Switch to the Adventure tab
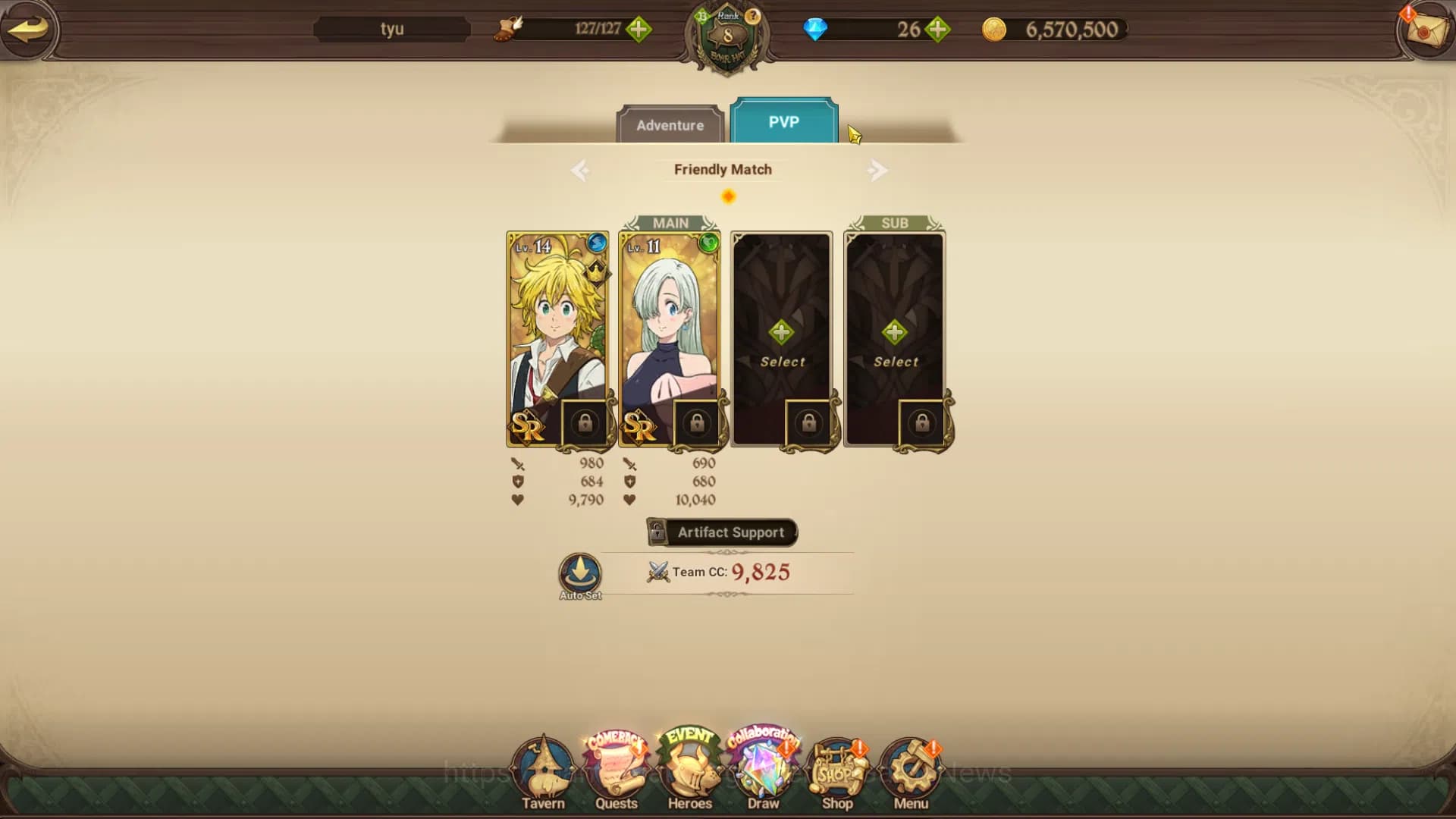1456x819 pixels. tap(670, 125)
